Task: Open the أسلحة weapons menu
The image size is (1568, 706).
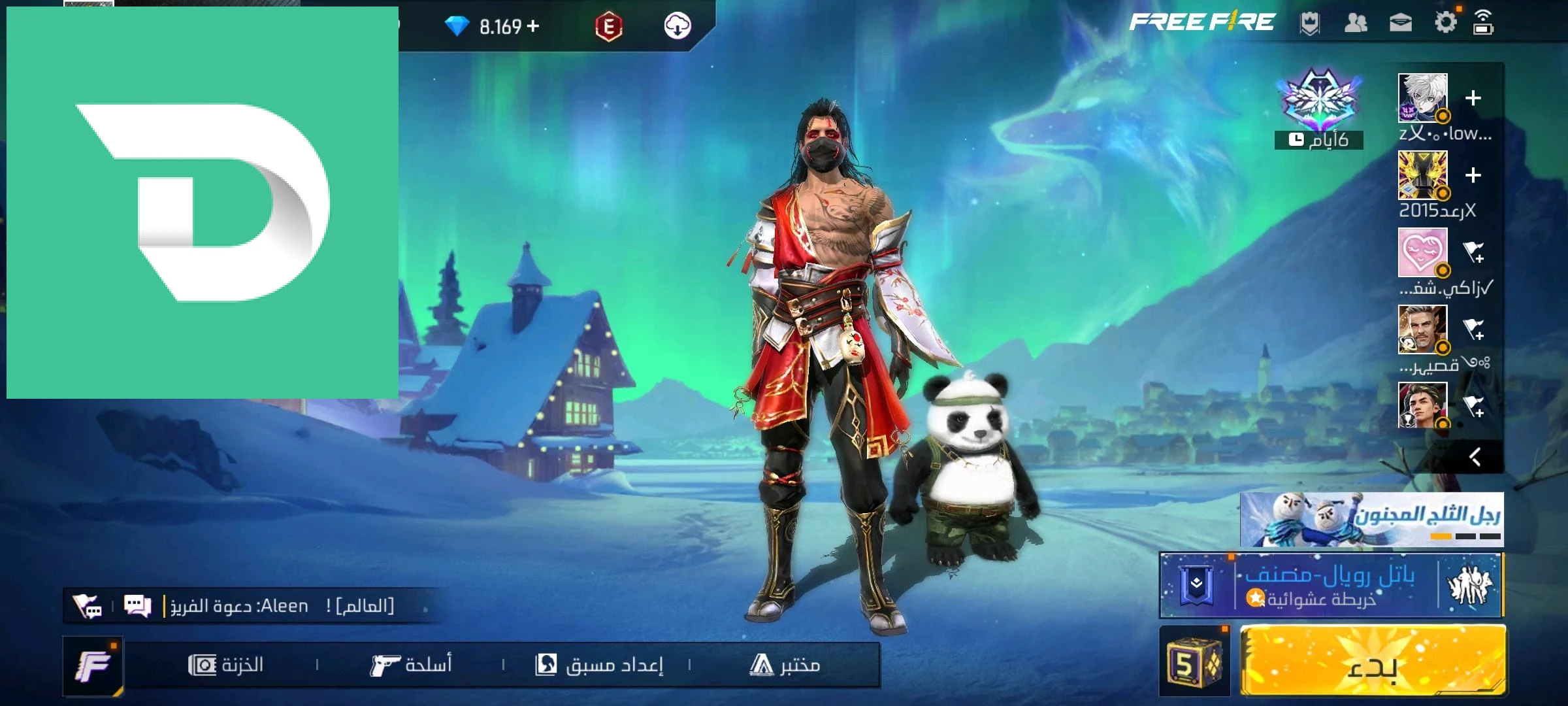Action: (412, 665)
